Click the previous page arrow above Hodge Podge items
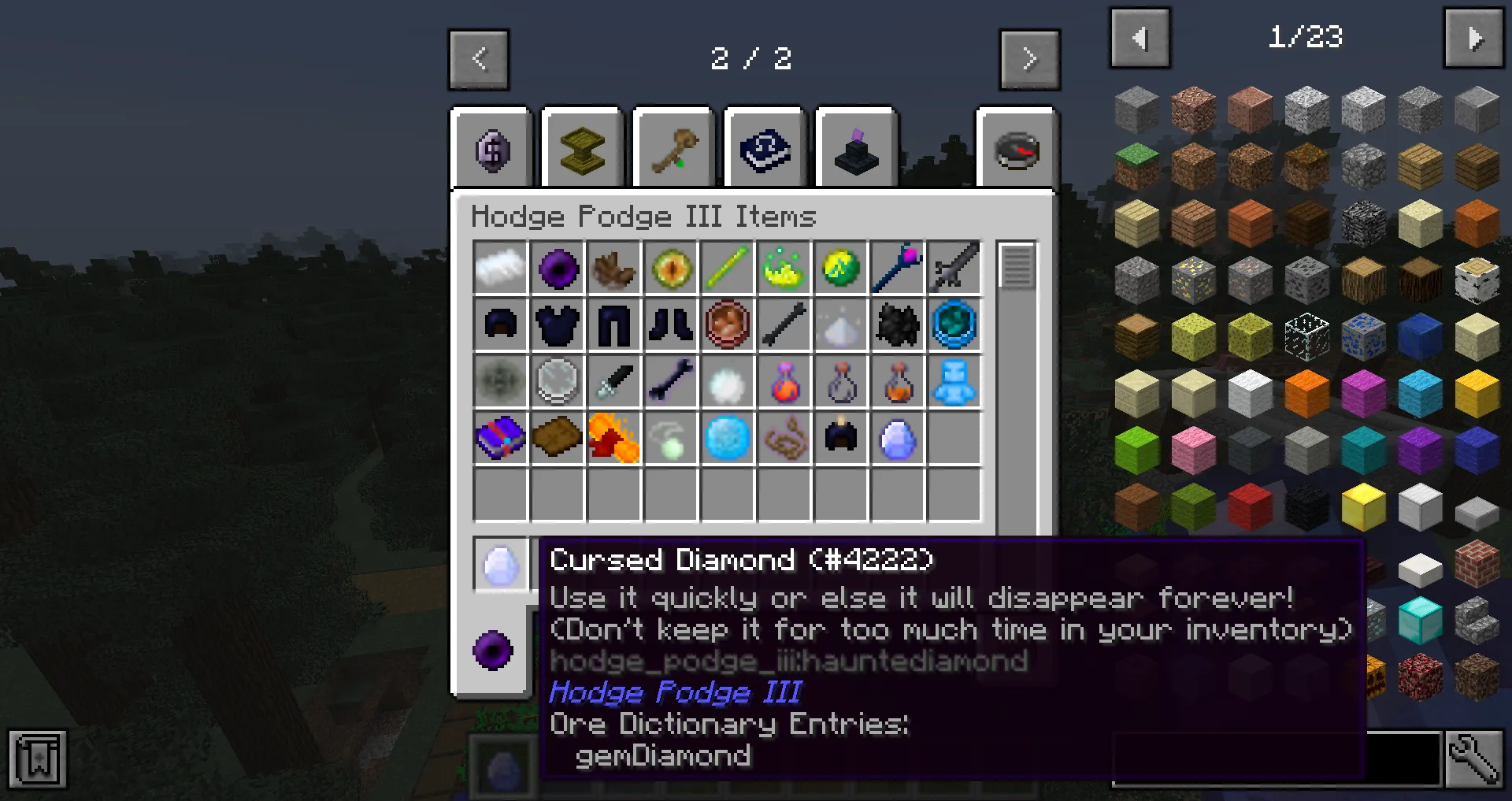This screenshot has width=1512, height=801. (x=478, y=59)
